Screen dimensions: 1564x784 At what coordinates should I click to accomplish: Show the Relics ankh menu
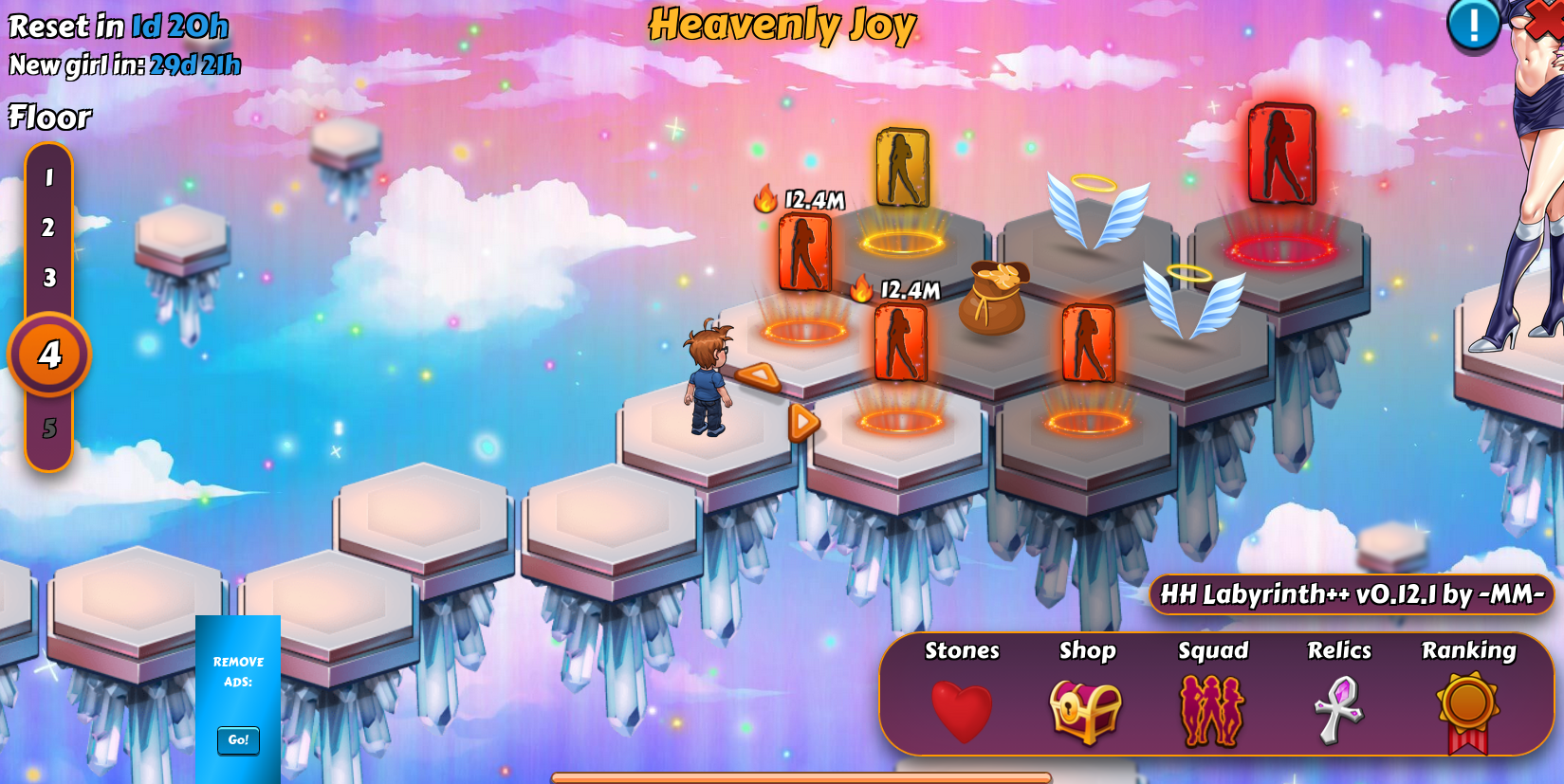coord(1338,709)
